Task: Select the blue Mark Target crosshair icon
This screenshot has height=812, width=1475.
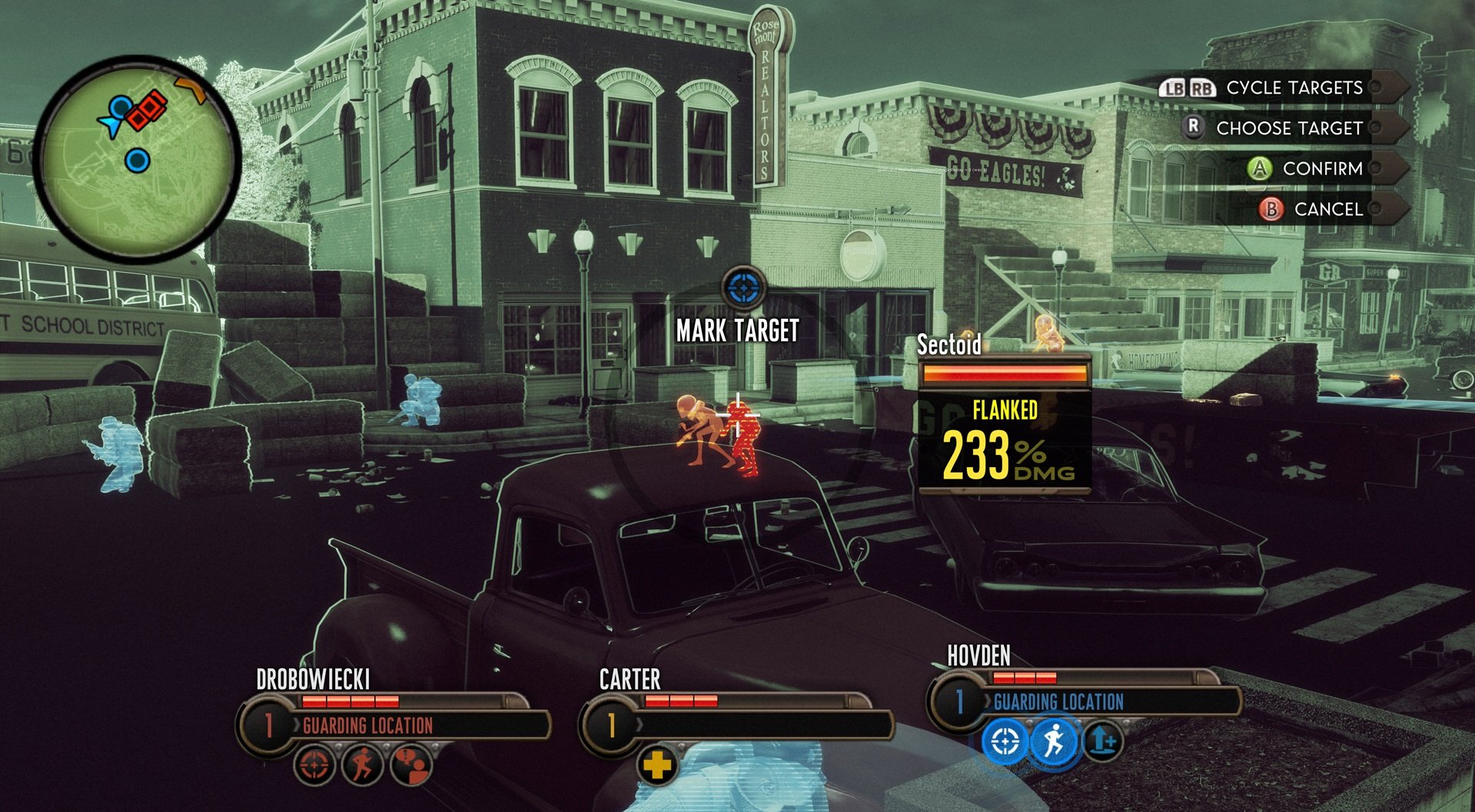Action: click(743, 289)
